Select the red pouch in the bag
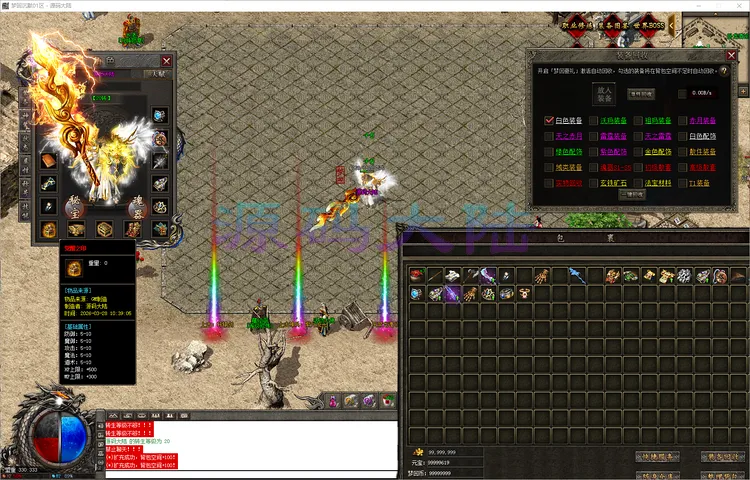 click(x=417, y=275)
